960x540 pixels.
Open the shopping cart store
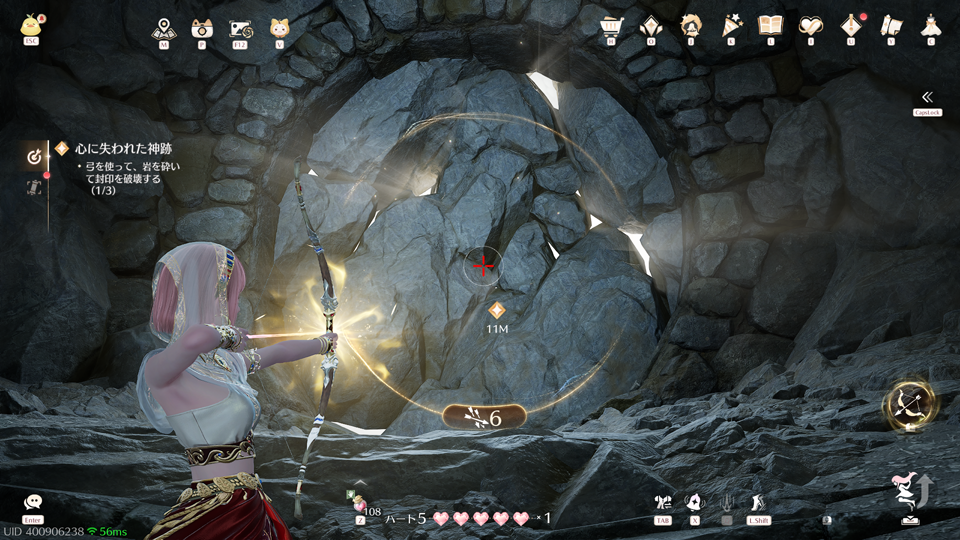click(610, 26)
